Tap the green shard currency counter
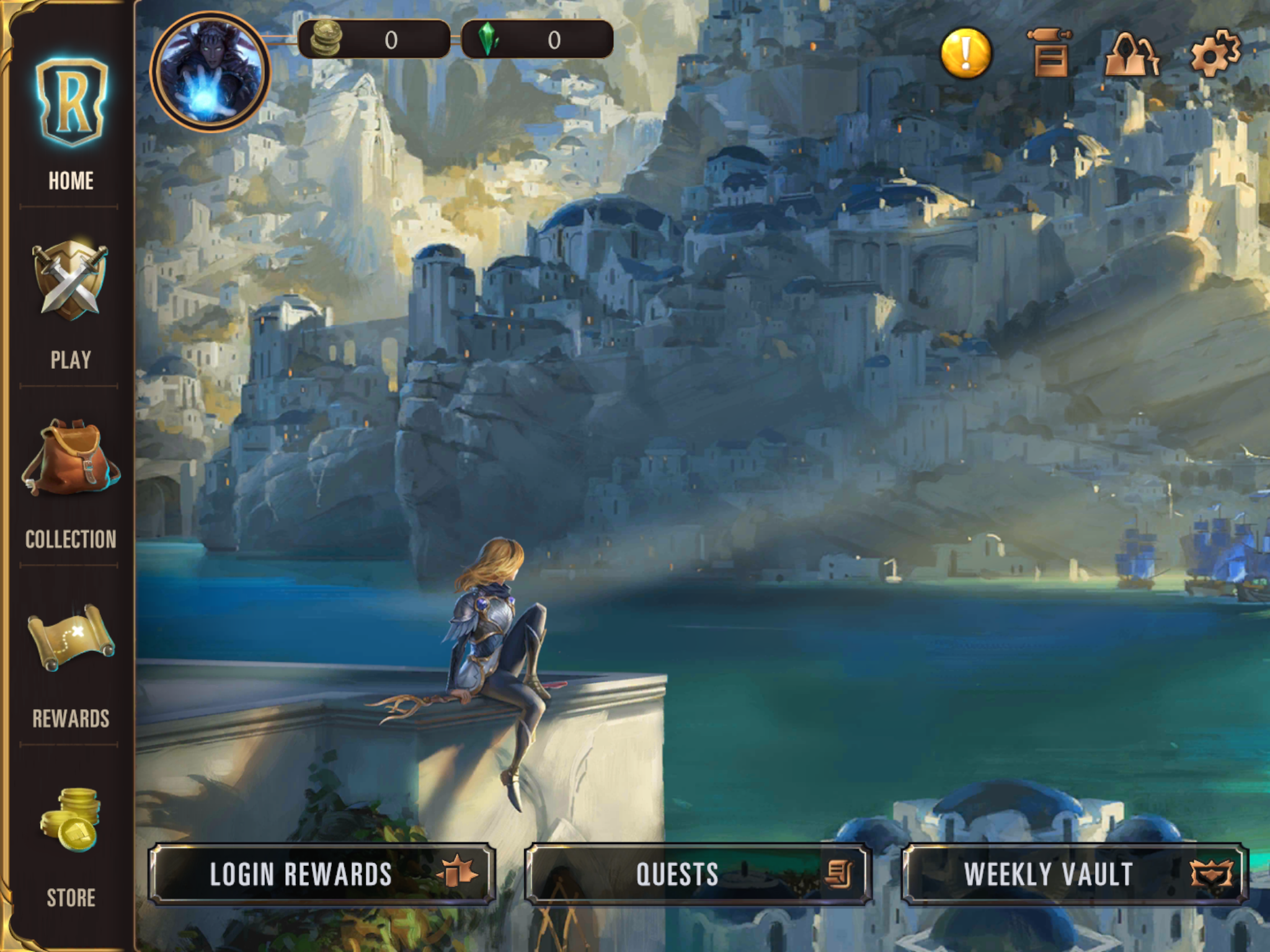This screenshot has width=1270, height=952. pyautogui.click(x=538, y=40)
